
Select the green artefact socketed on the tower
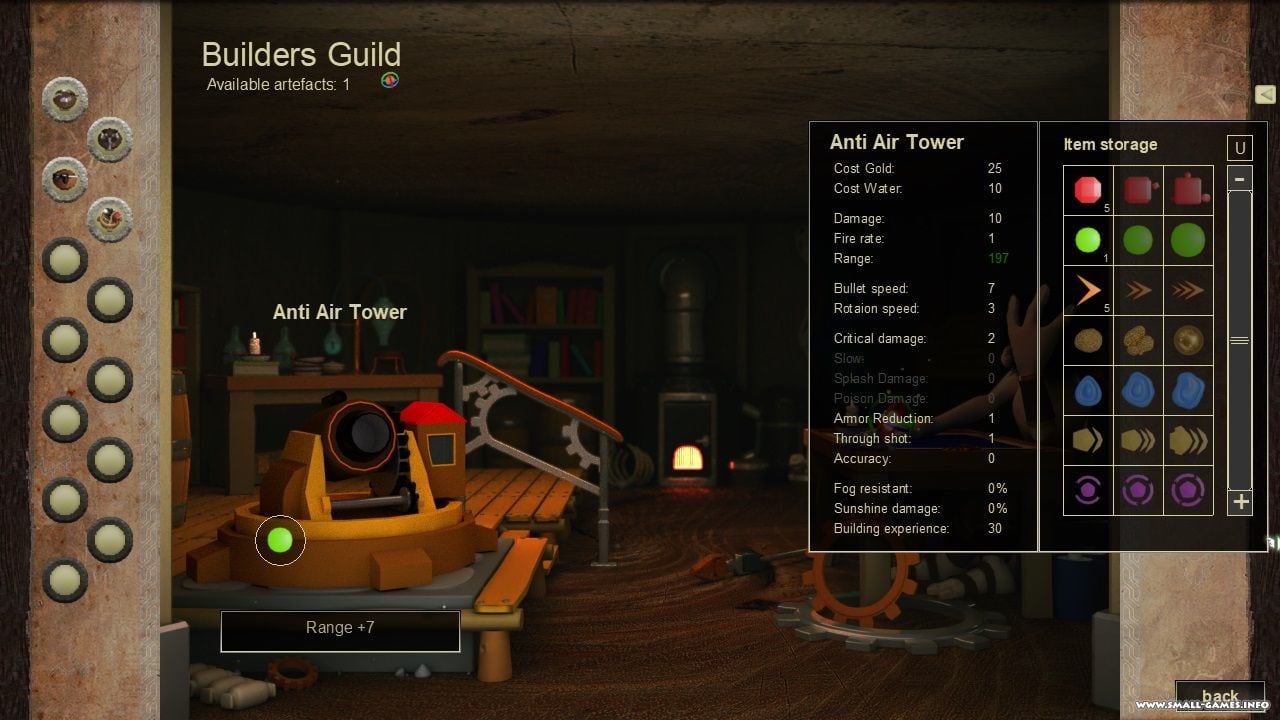[x=280, y=540]
